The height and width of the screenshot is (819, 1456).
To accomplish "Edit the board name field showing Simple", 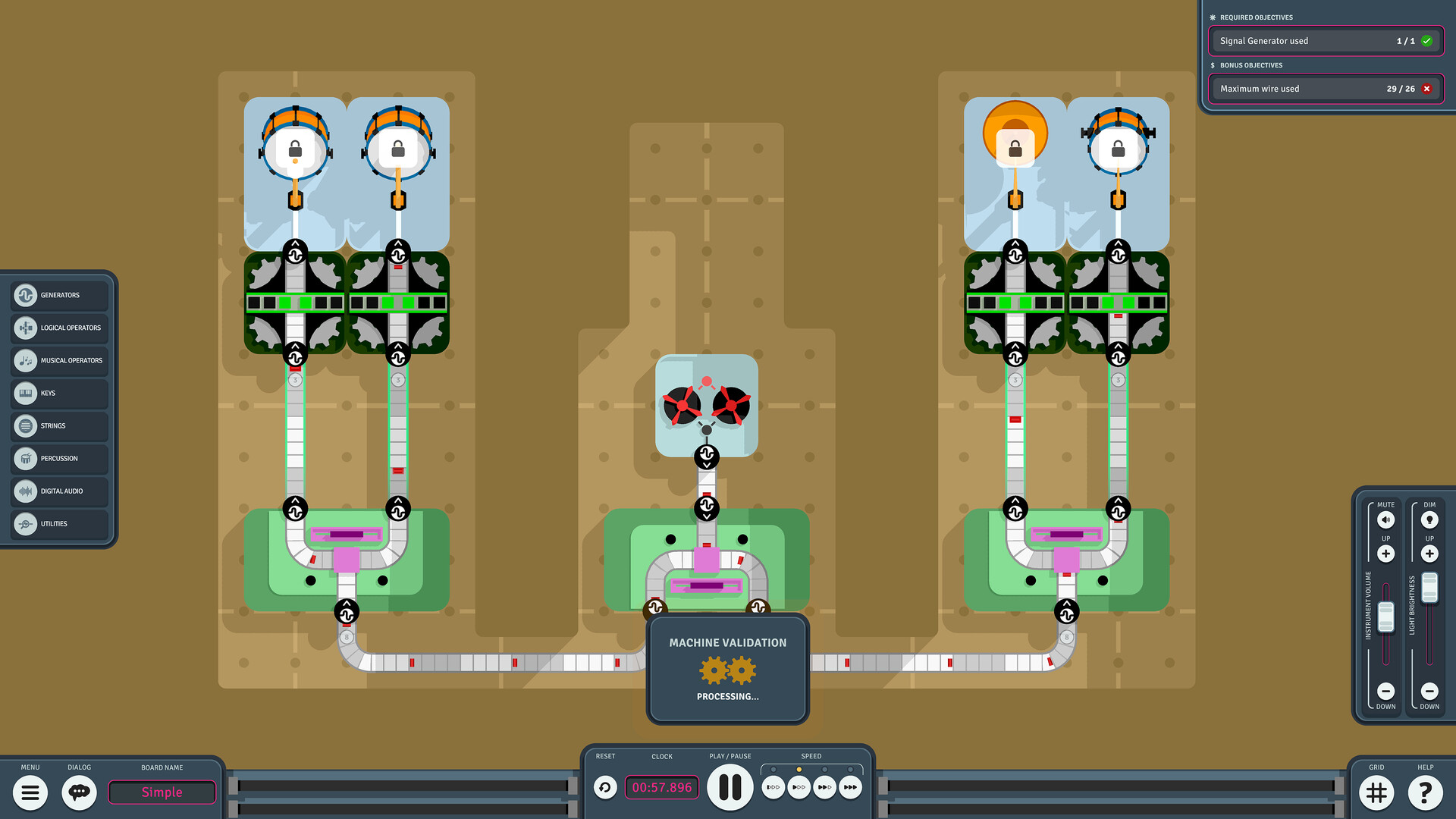I will 162,792.
